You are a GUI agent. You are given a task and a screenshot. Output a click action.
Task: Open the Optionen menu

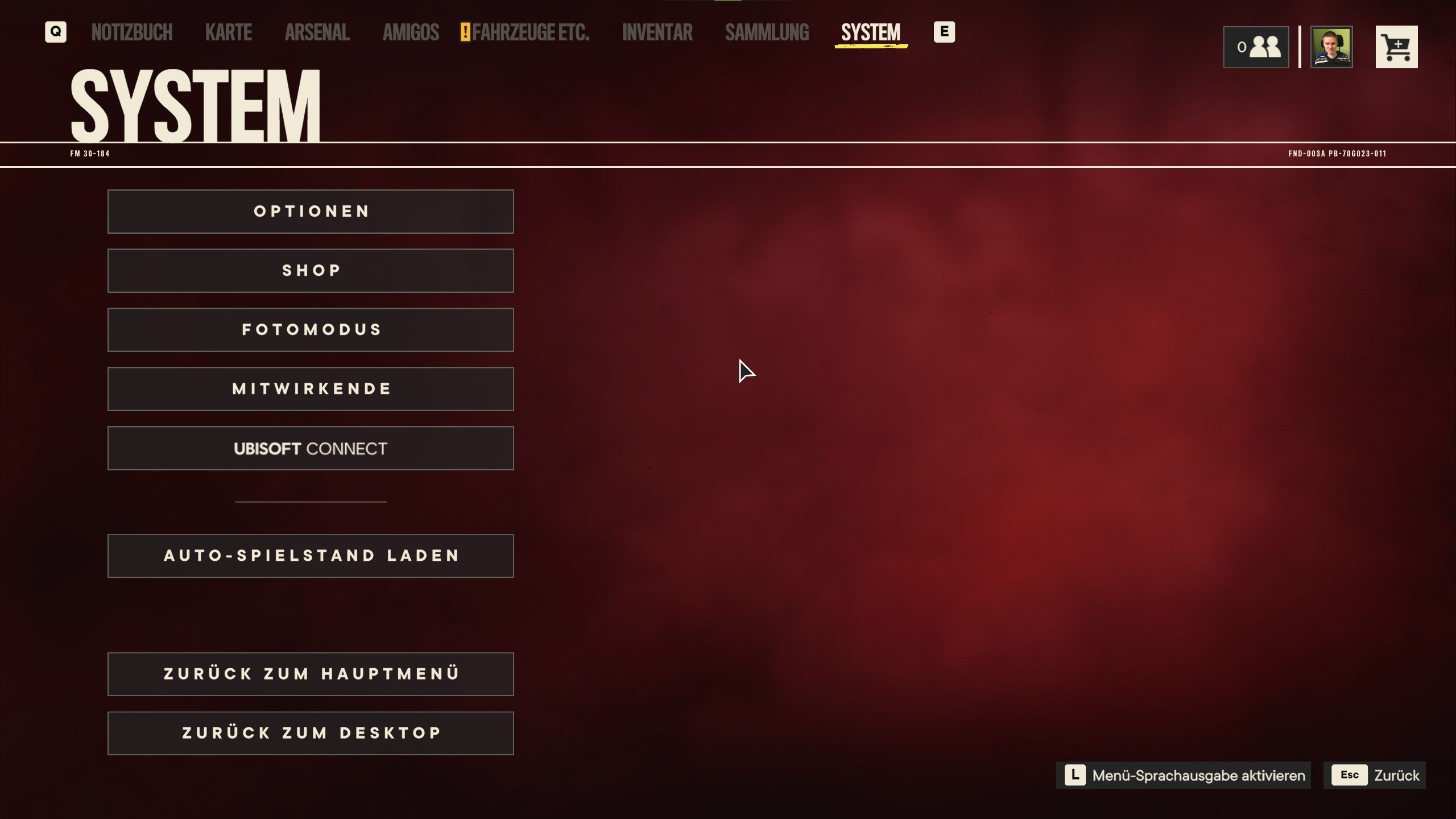tap(311, 212)
